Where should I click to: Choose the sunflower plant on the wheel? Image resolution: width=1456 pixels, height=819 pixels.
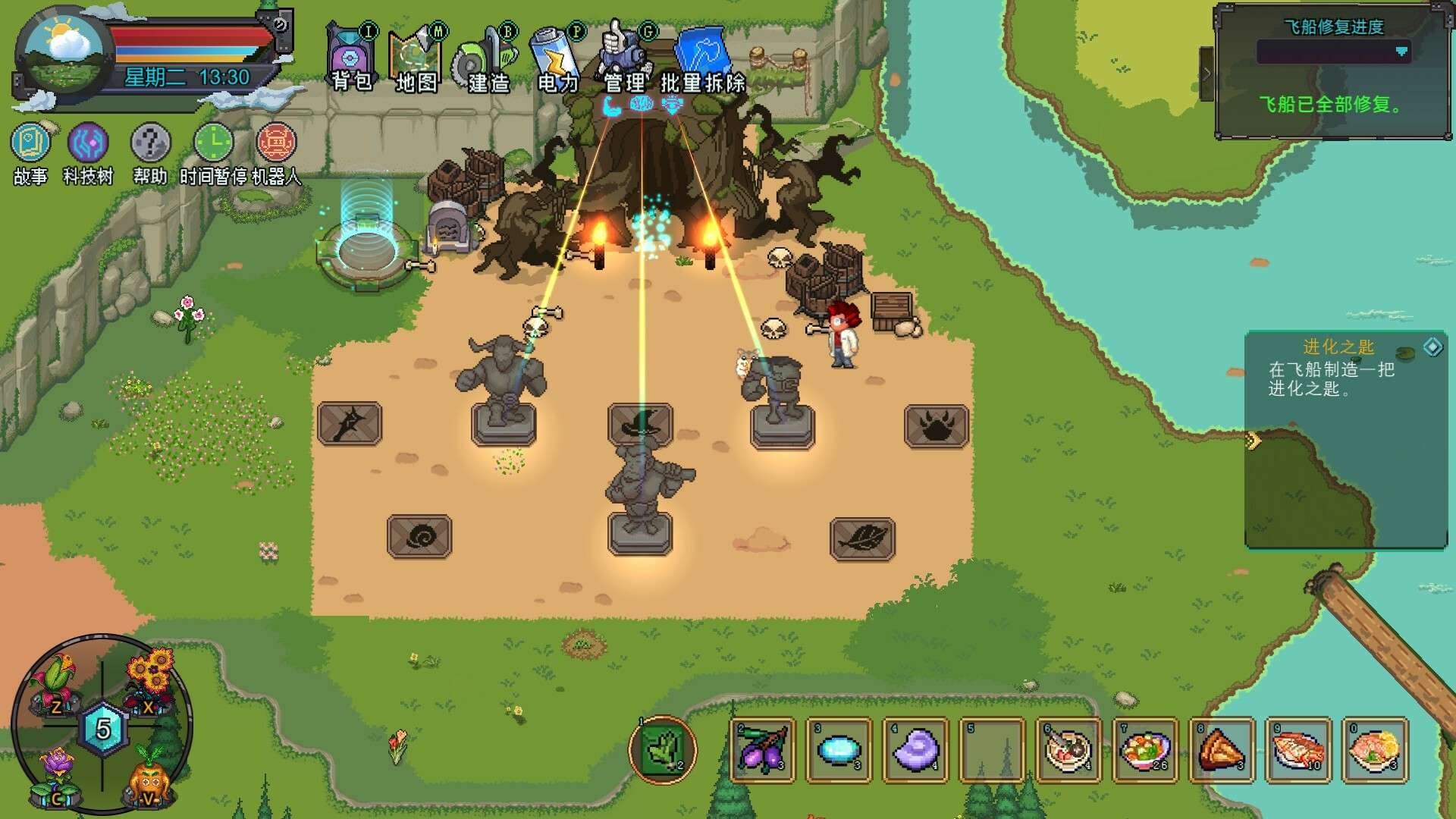149,676
